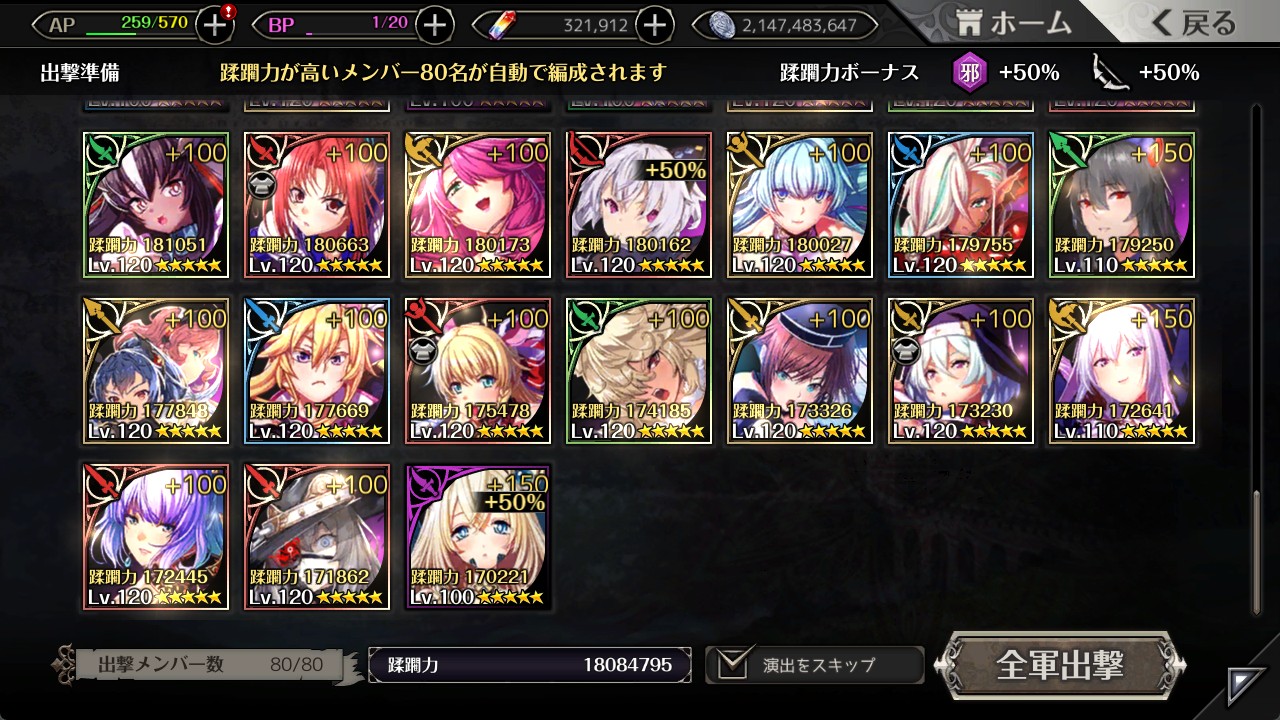
Task: Select the member card with power 181051
Action: click(x=156, y=205)
